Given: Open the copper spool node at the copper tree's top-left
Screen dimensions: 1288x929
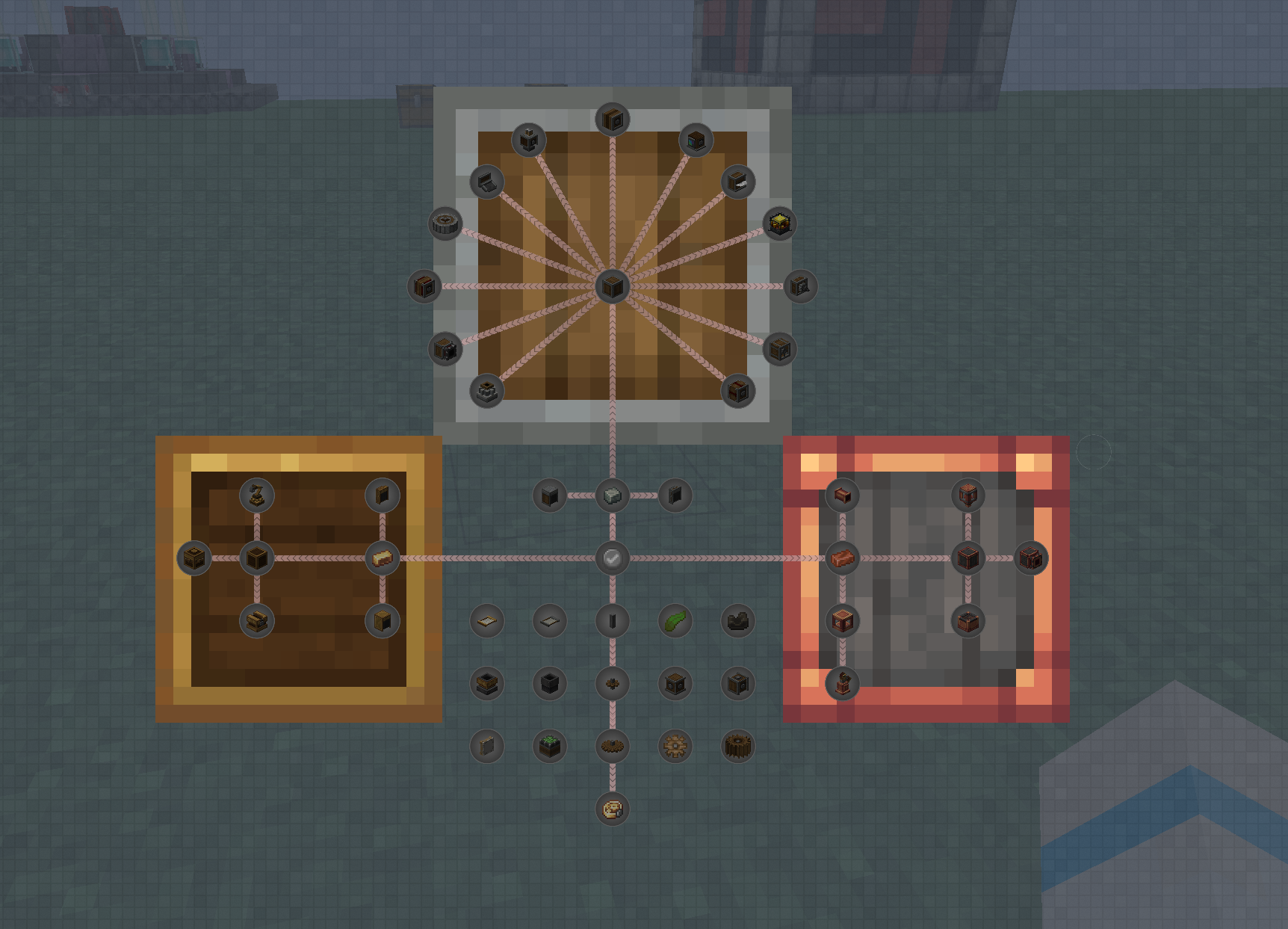Looking at the screenshot, I should (x=843, y=496).
